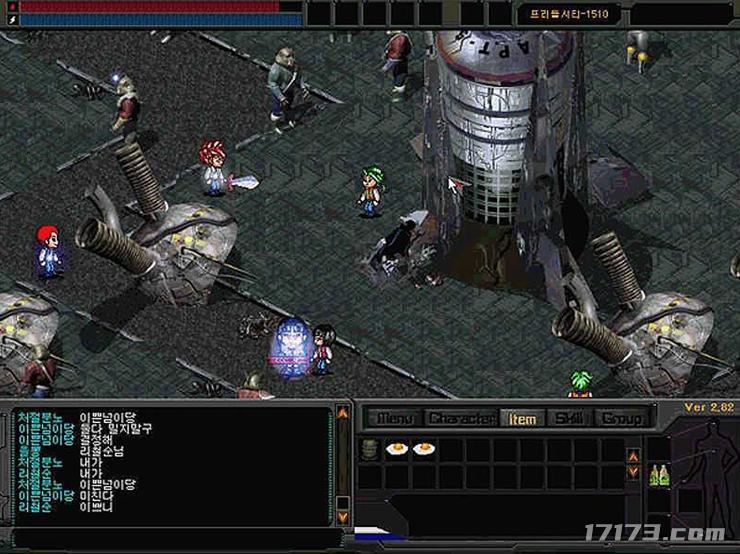
Task: Select the Item tab
Action: point(522,418)
